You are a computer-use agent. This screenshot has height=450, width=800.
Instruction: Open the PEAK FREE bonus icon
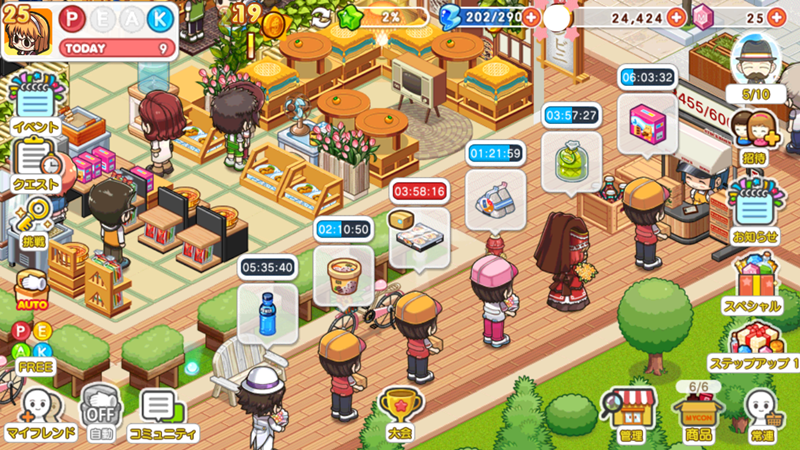pos(34,345)
